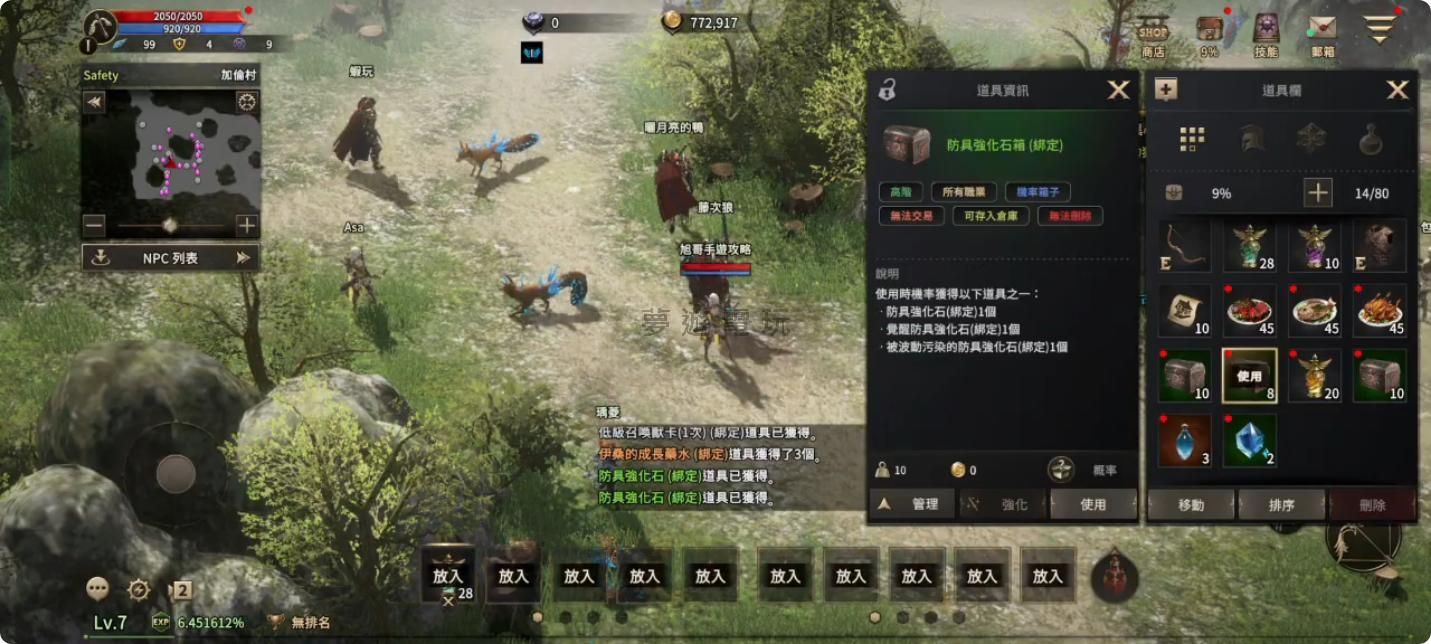Viewport: 1431px width, 644px height.
Task: Open the 商店 shop
Action: [x=1153, y=36]
